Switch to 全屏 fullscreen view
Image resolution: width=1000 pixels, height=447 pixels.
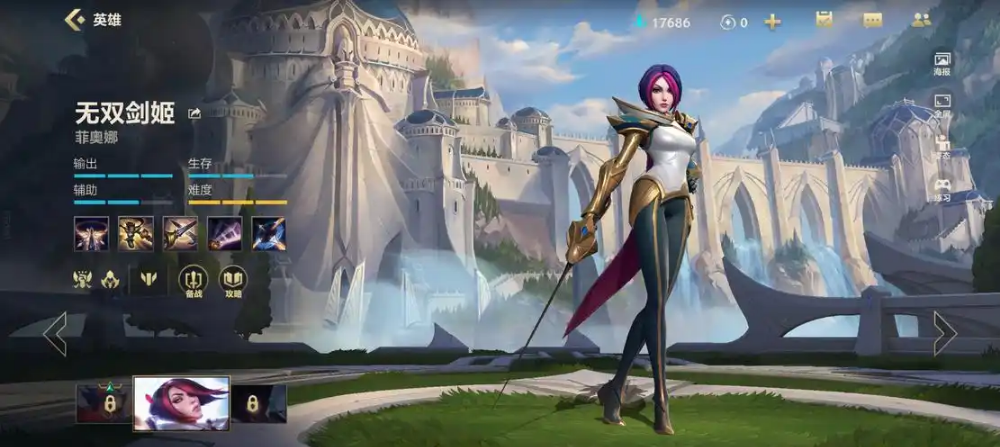(x=942, y=104)
